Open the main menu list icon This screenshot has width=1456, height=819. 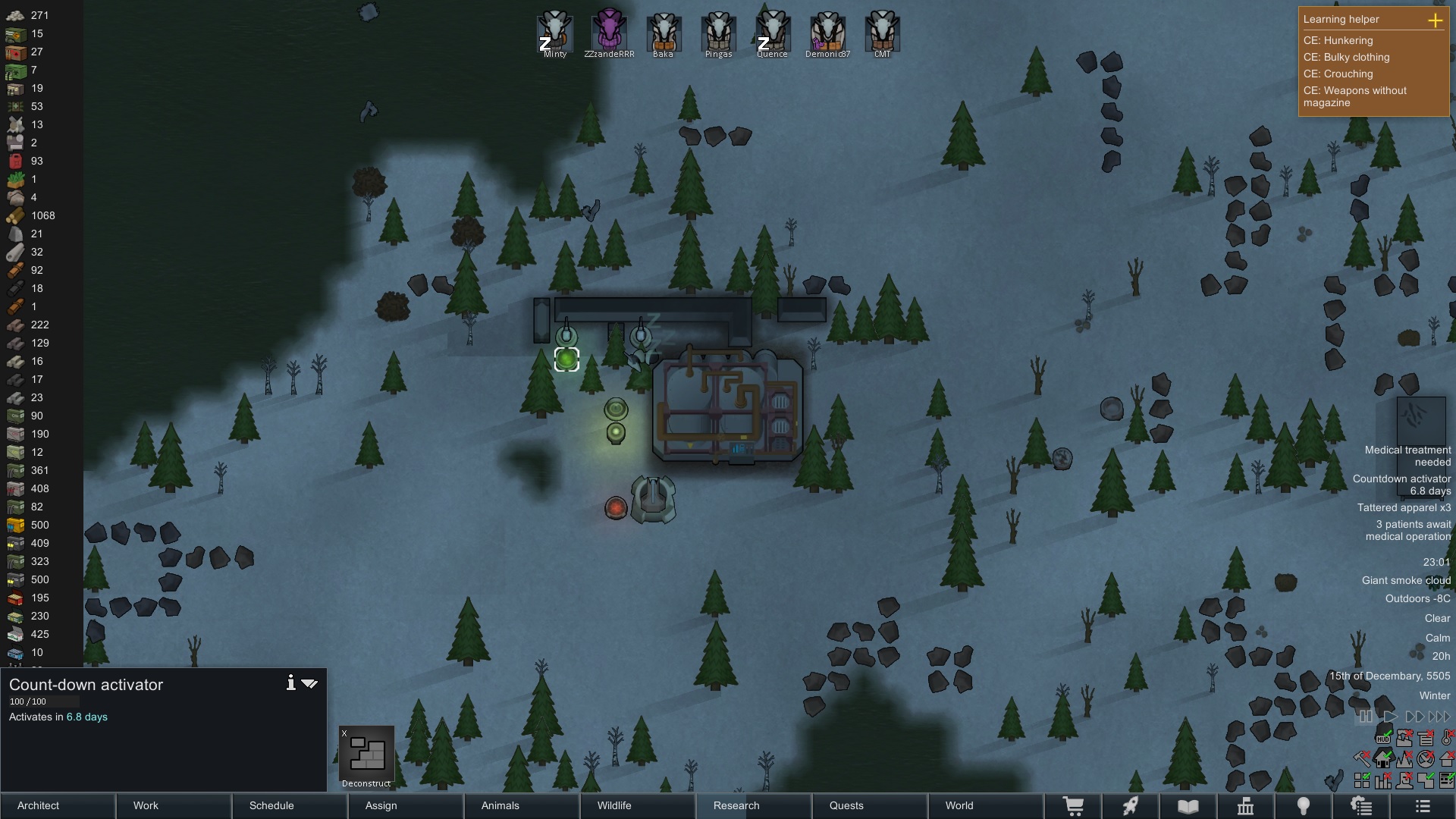1424,806
